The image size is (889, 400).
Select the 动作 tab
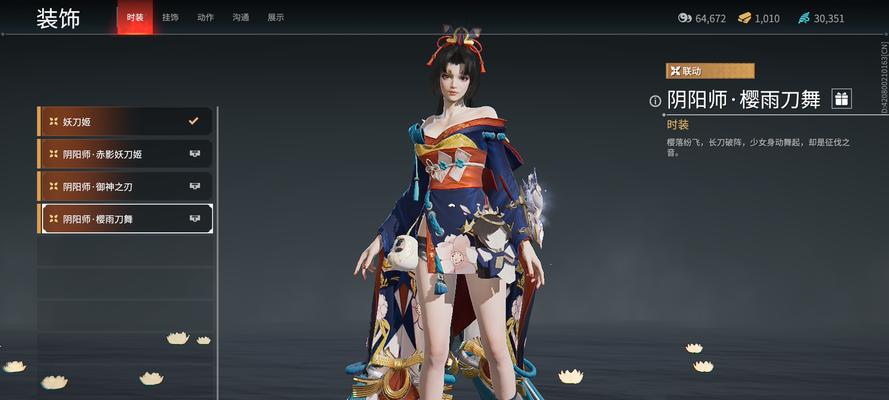[x=205, y=18]
